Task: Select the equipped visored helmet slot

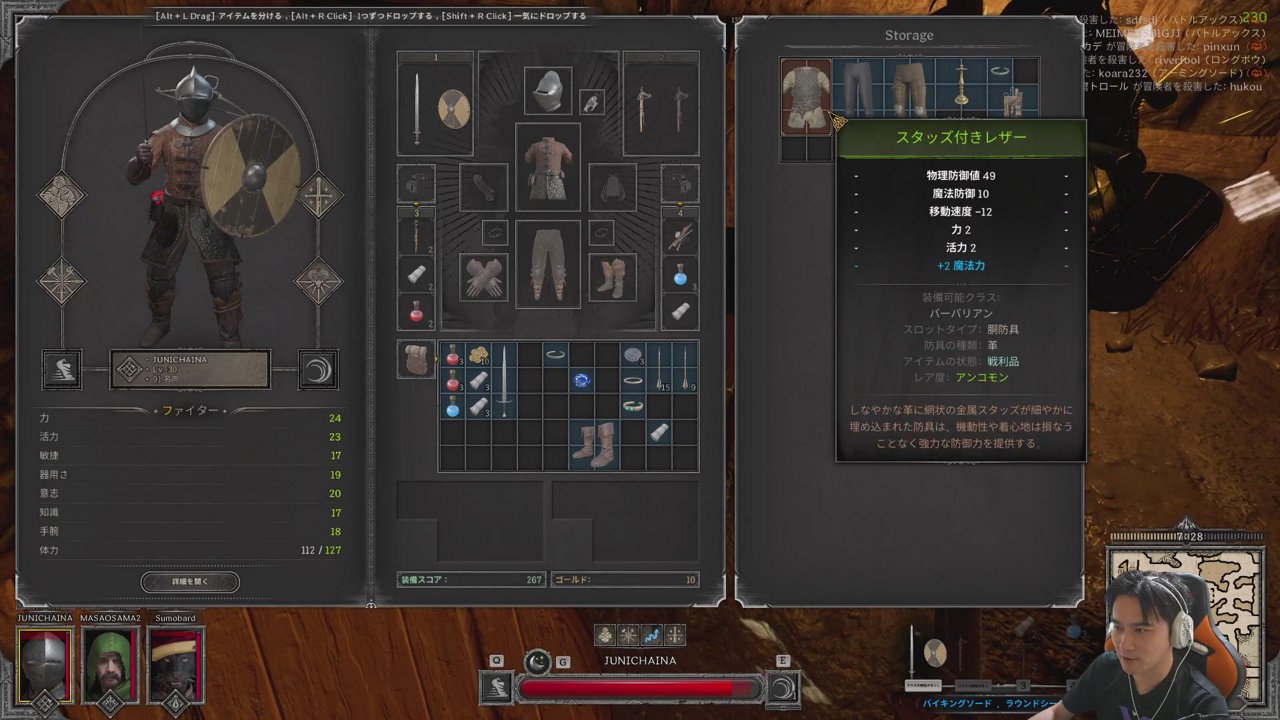Action: (x=547, y=91)
